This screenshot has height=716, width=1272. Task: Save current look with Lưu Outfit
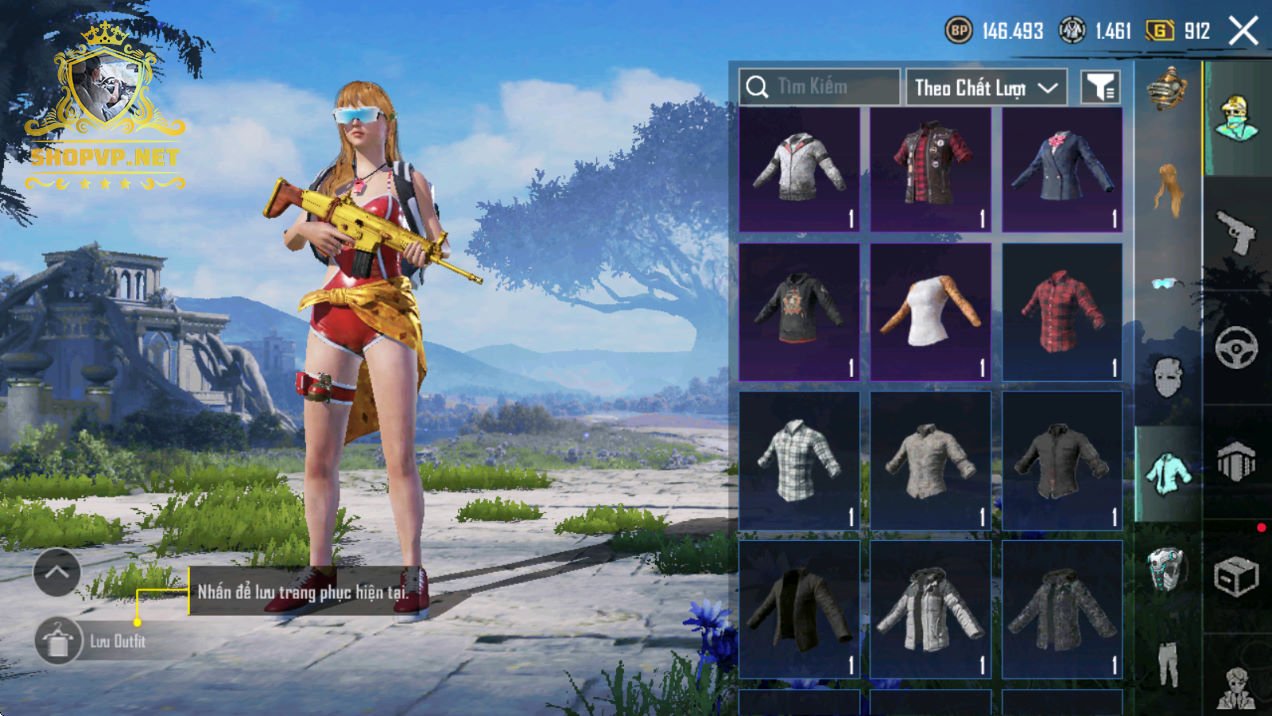tap(58, 640)
